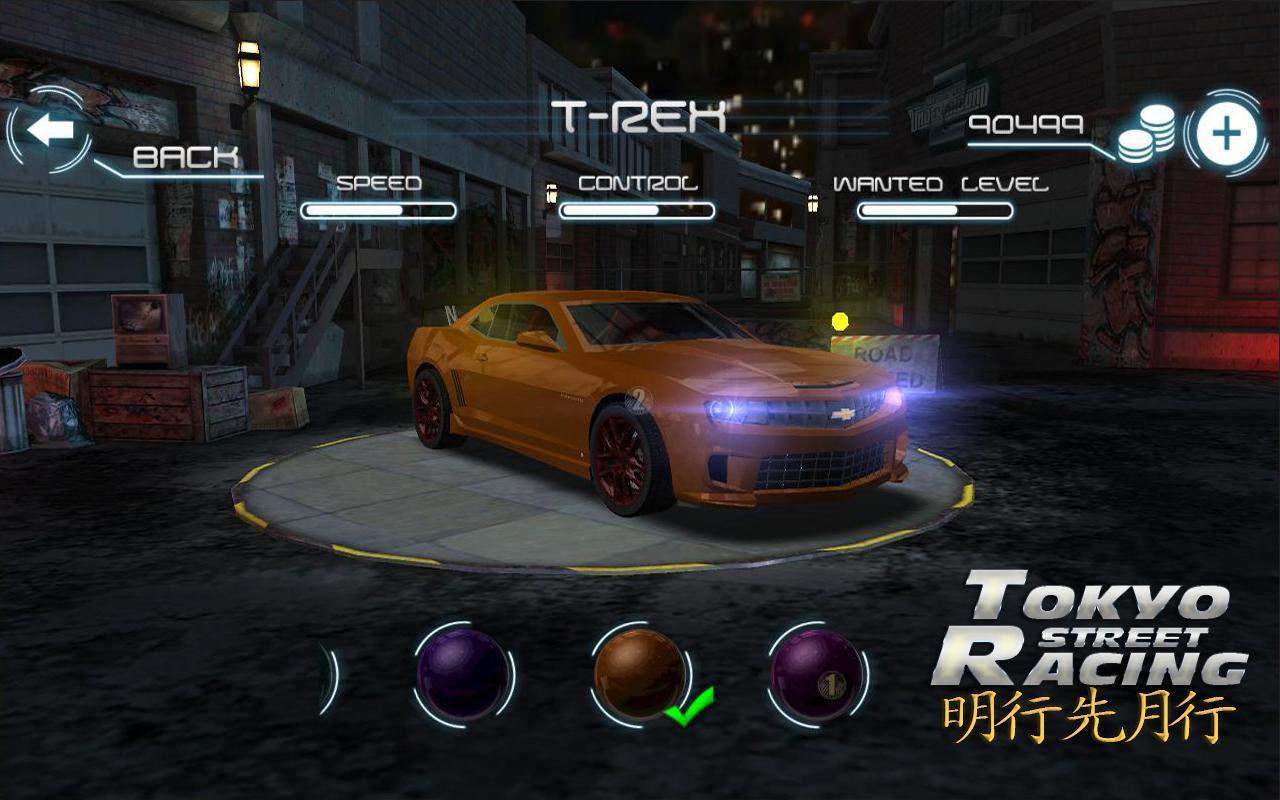
Task: Choose the orange paint ball currently checked
Action: point(641,670)
